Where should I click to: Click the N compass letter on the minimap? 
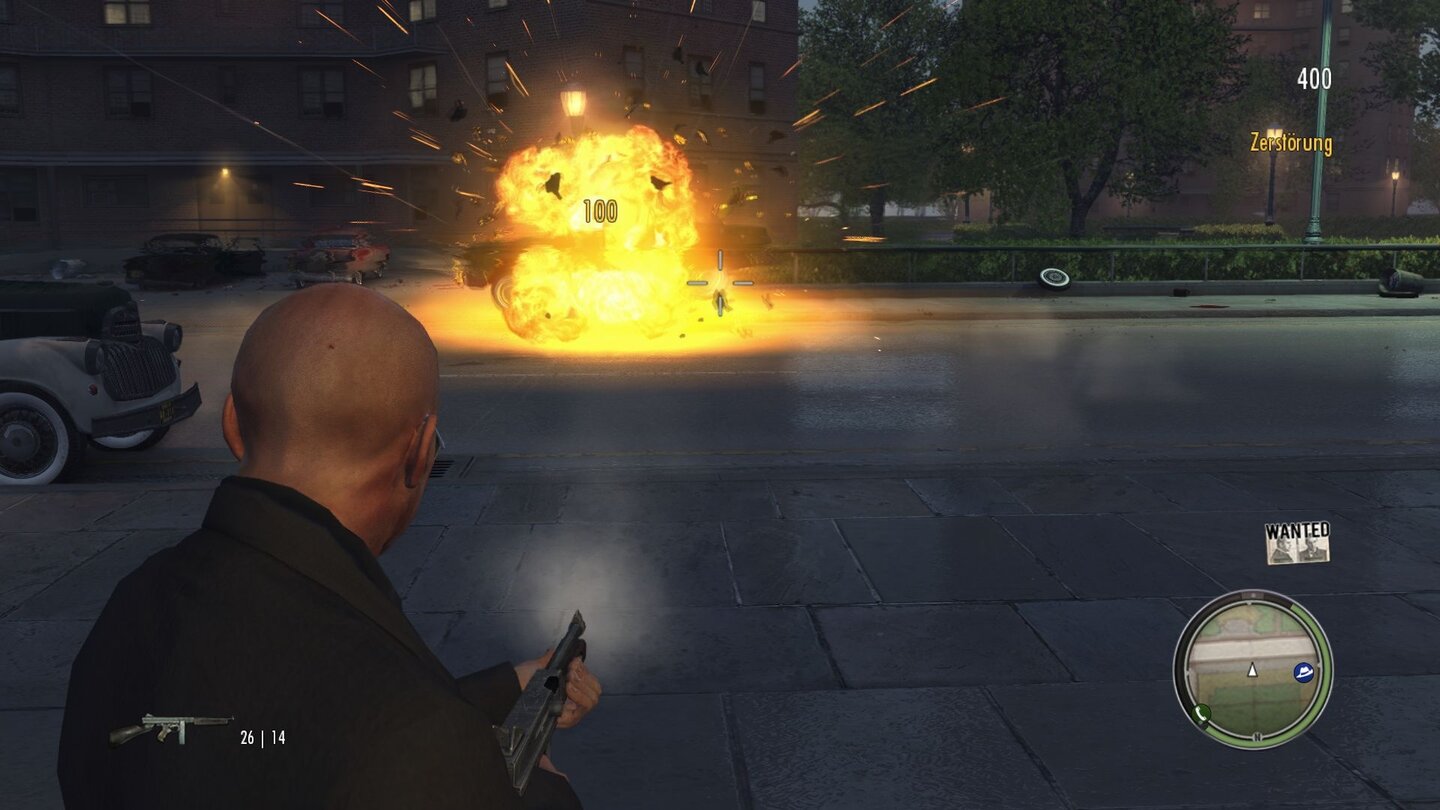1257,735
